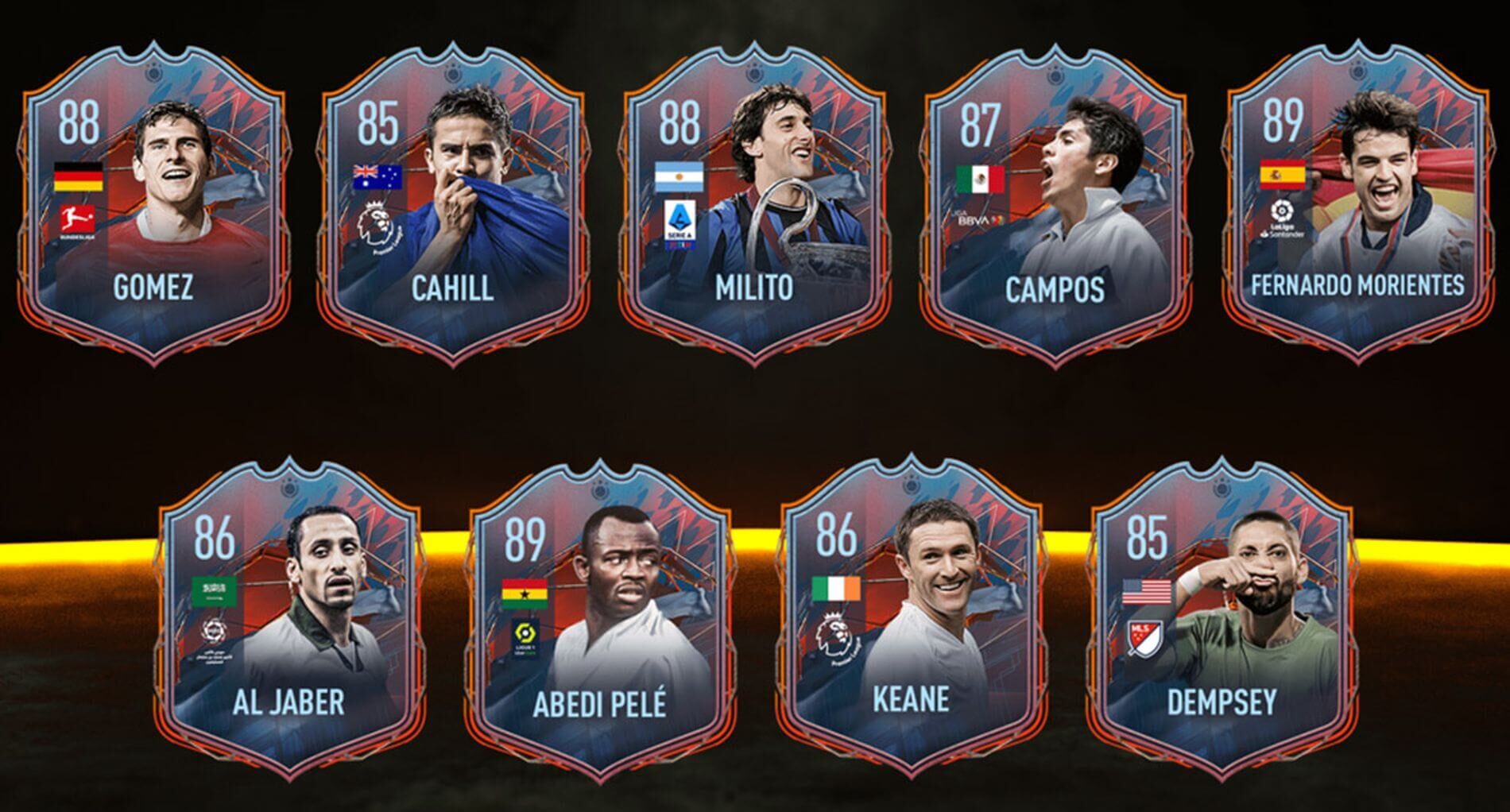Pick the Keane player card
Viewport: 1510px width, 812px height.
(912, 620)
